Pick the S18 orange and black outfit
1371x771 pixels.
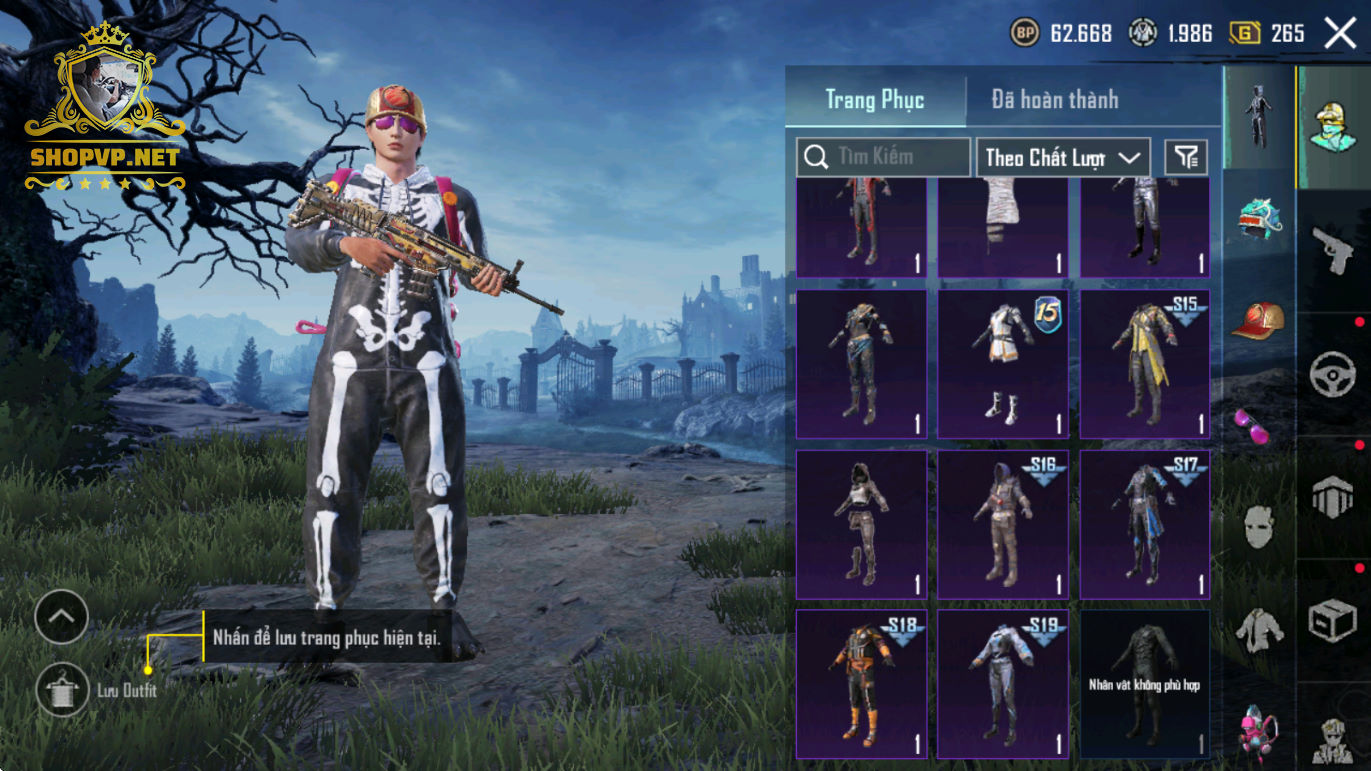tap(860, 684)
